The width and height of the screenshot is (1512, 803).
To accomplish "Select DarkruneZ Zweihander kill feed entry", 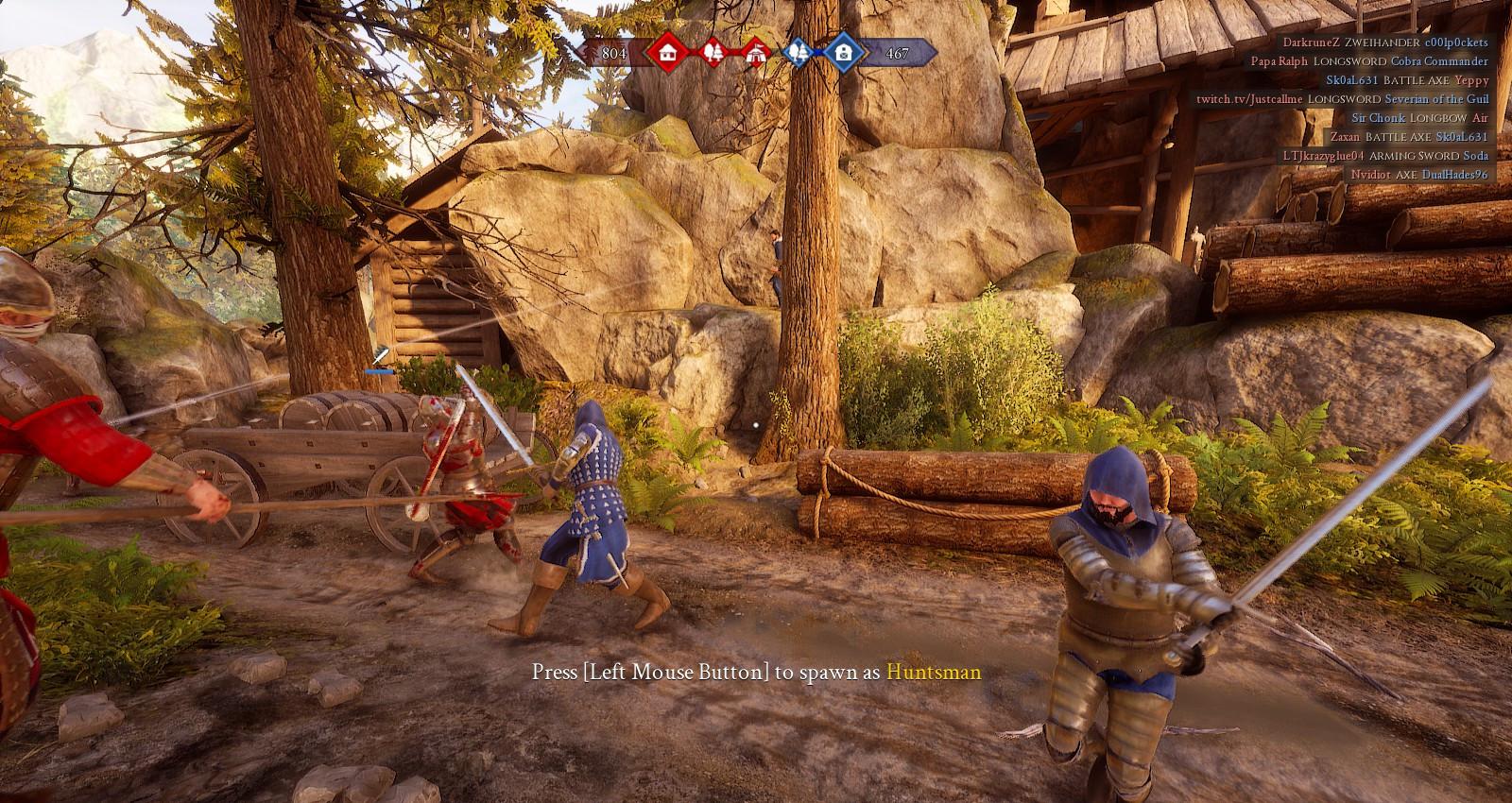I will coord(1385,43).
